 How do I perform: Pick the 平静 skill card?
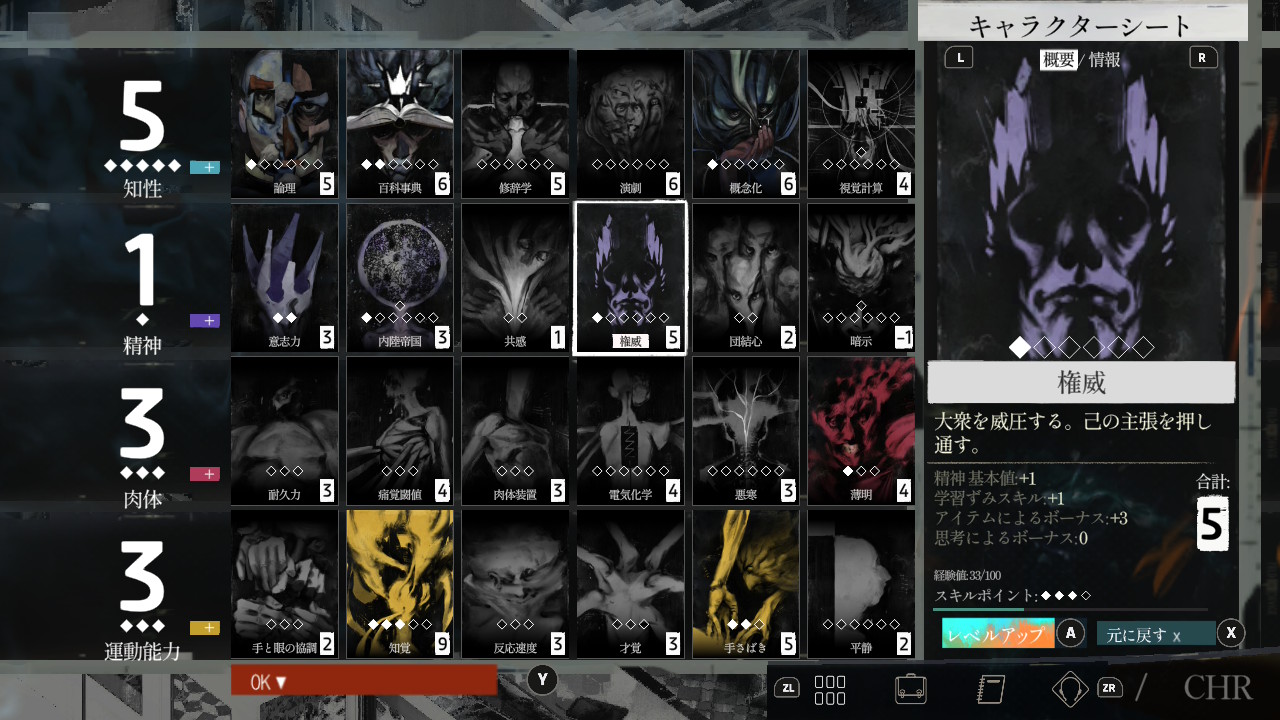click(x=860, y=584)
